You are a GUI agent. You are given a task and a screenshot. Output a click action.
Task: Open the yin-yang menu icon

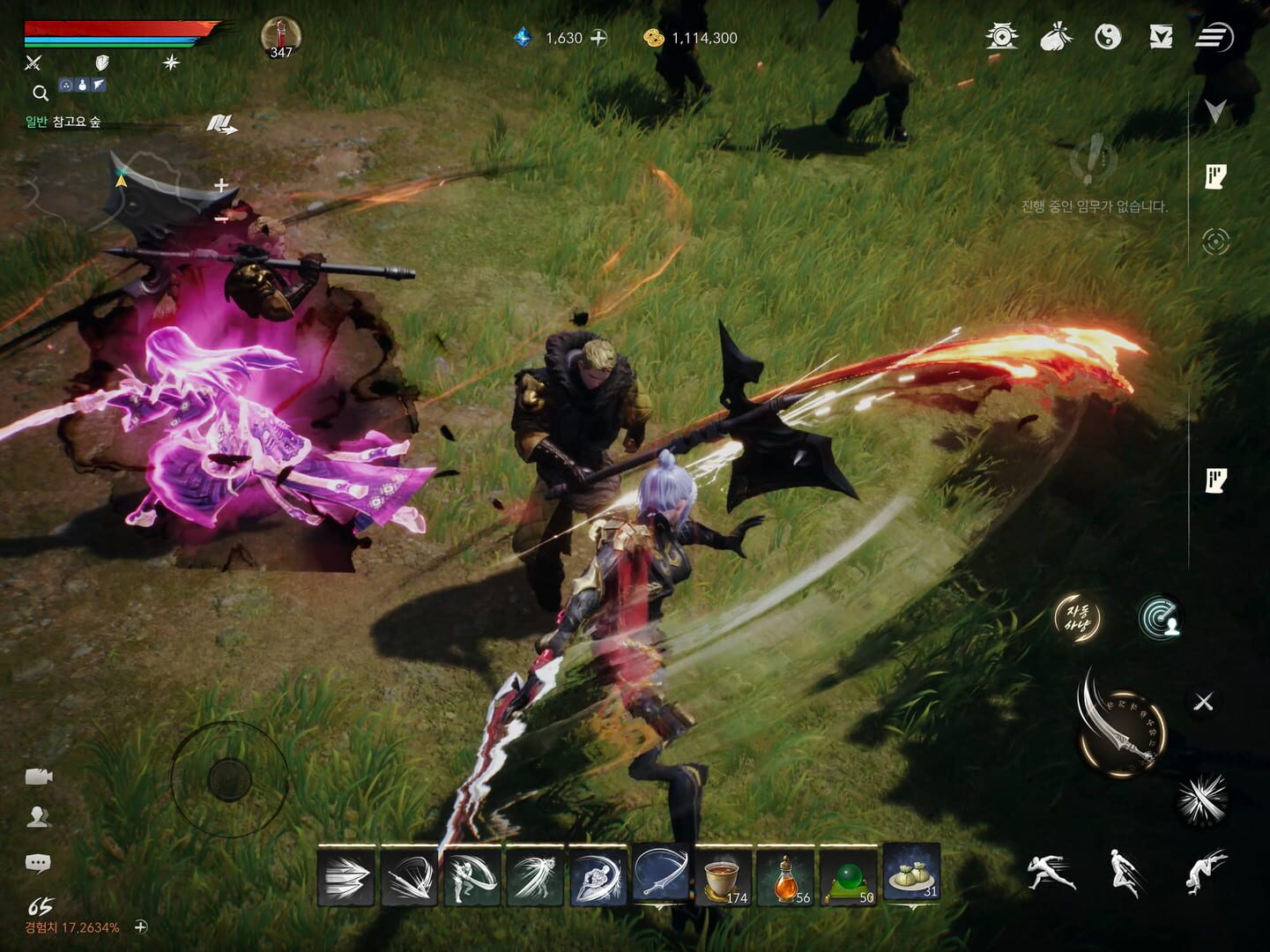(x=1110, y=38)
